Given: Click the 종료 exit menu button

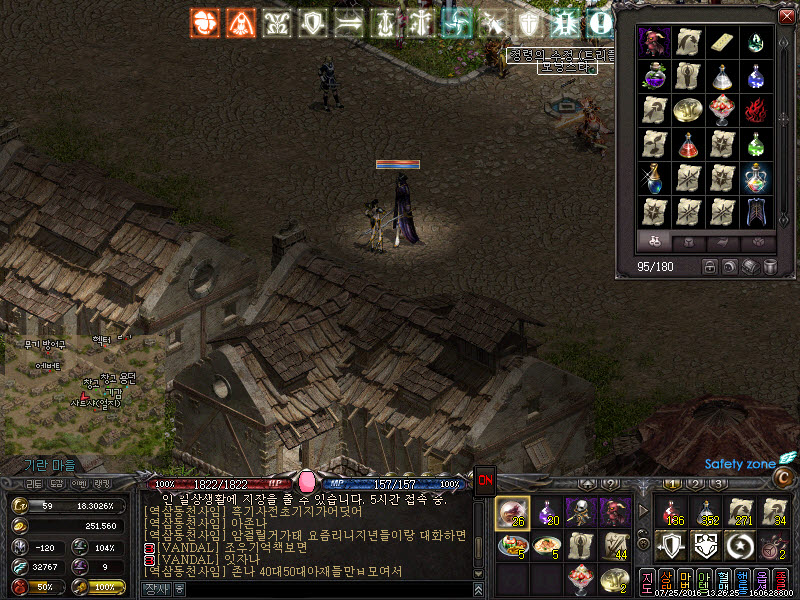Looking at the screenshot, I should [x=780, y=581].
